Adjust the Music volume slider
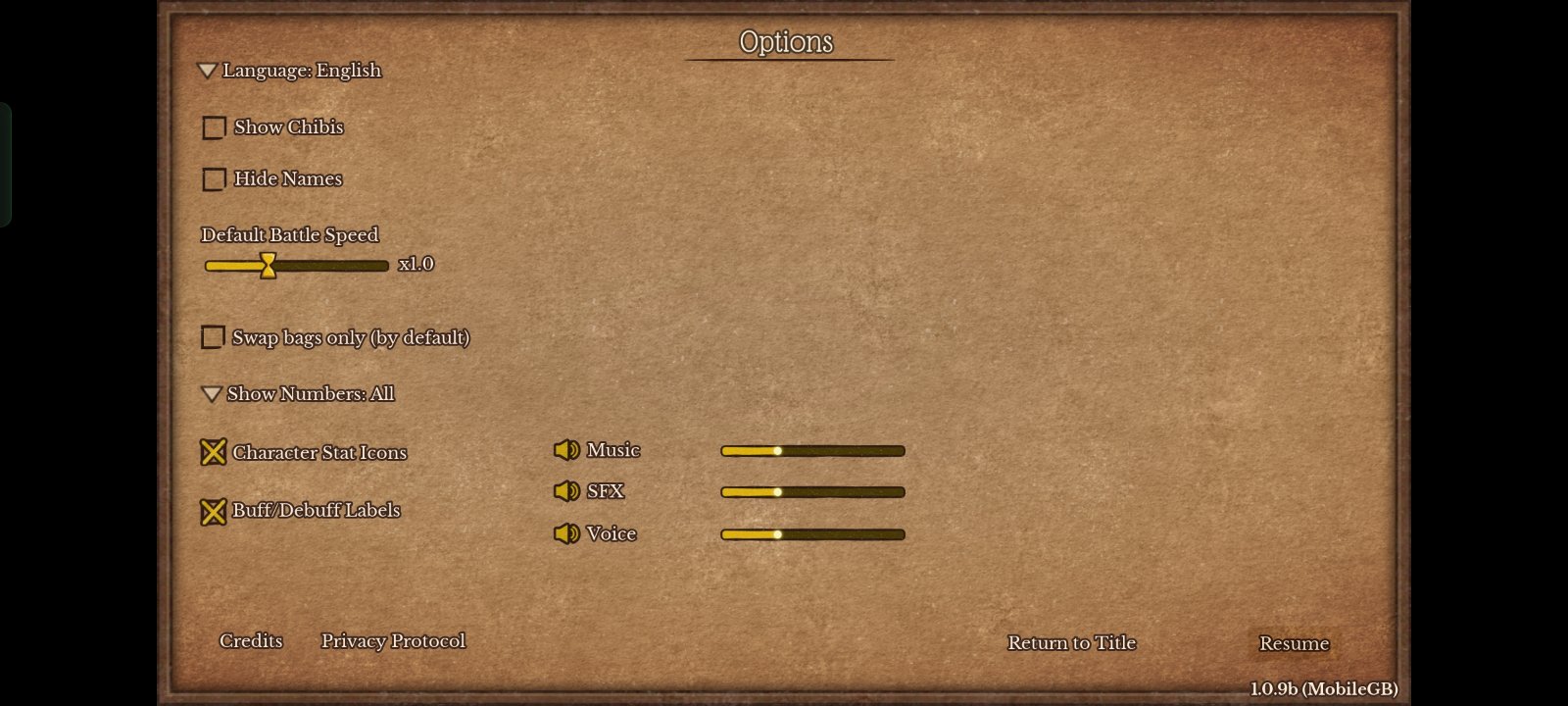 click(x=812, y=451)
